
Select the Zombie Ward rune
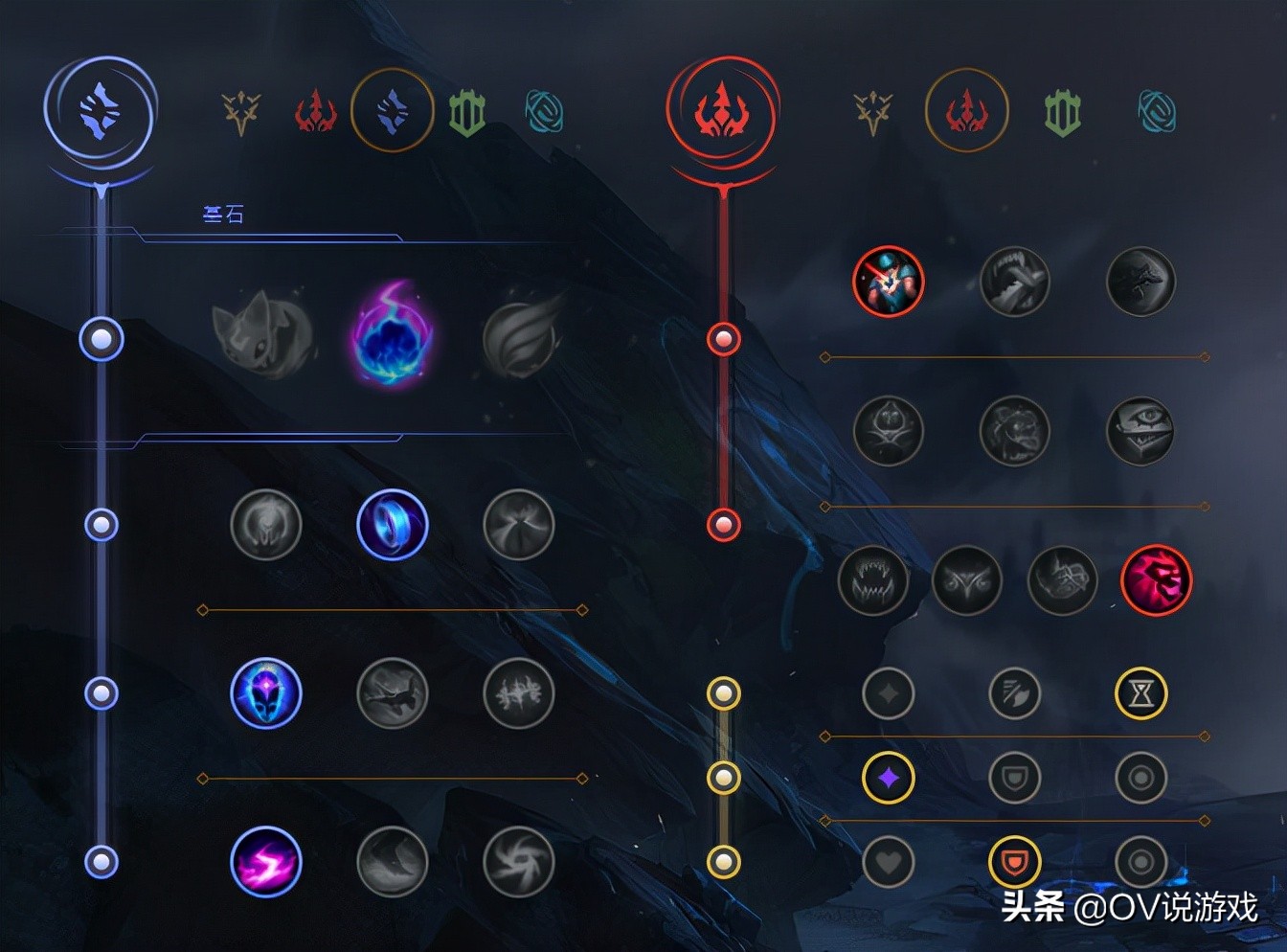[x=889, y=431]
